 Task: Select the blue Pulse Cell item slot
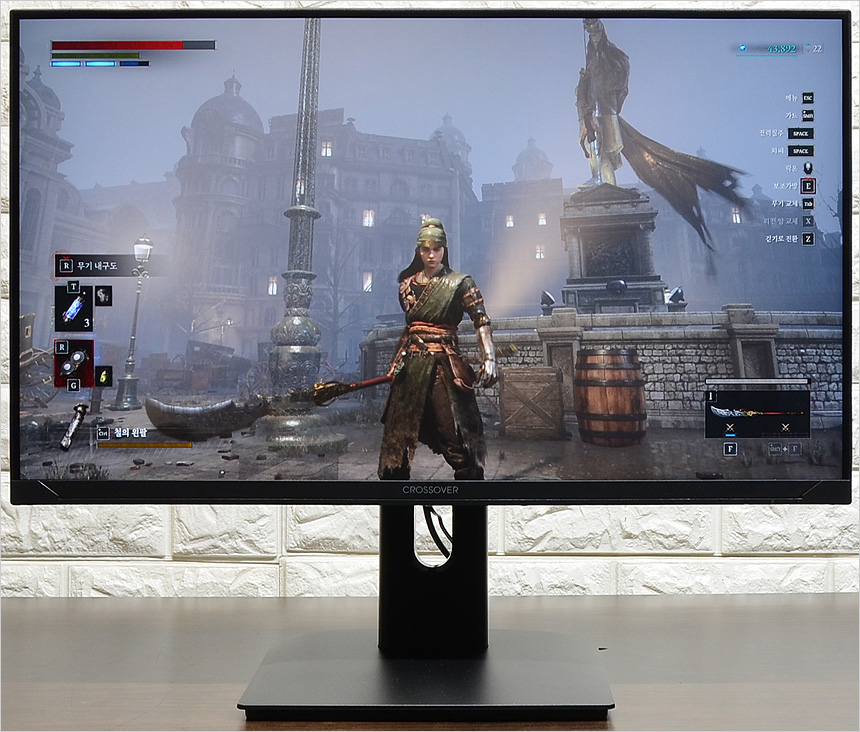(x=74, y=308)
